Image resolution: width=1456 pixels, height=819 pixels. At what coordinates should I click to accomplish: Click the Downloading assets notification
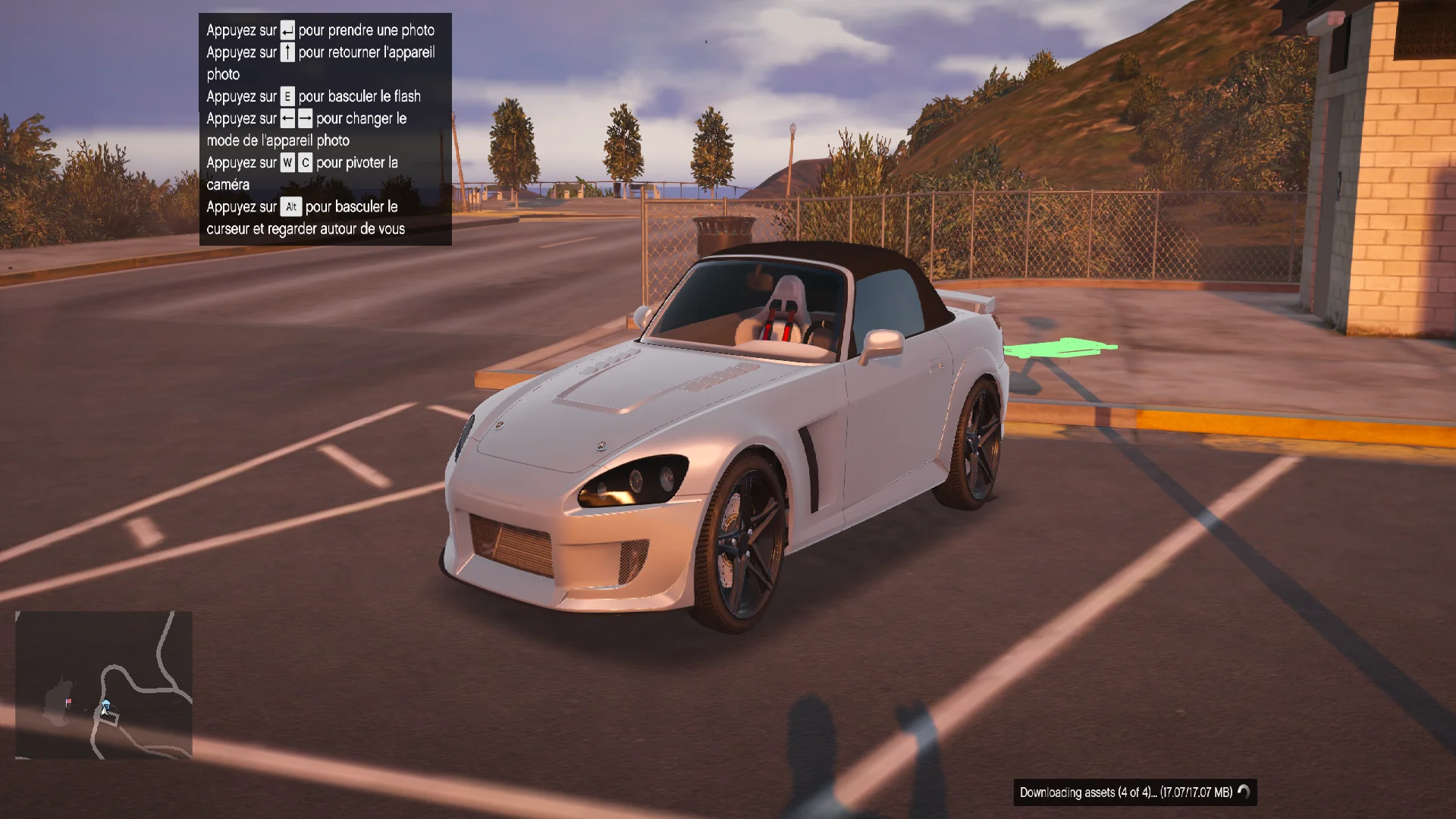coord(1134,792)
